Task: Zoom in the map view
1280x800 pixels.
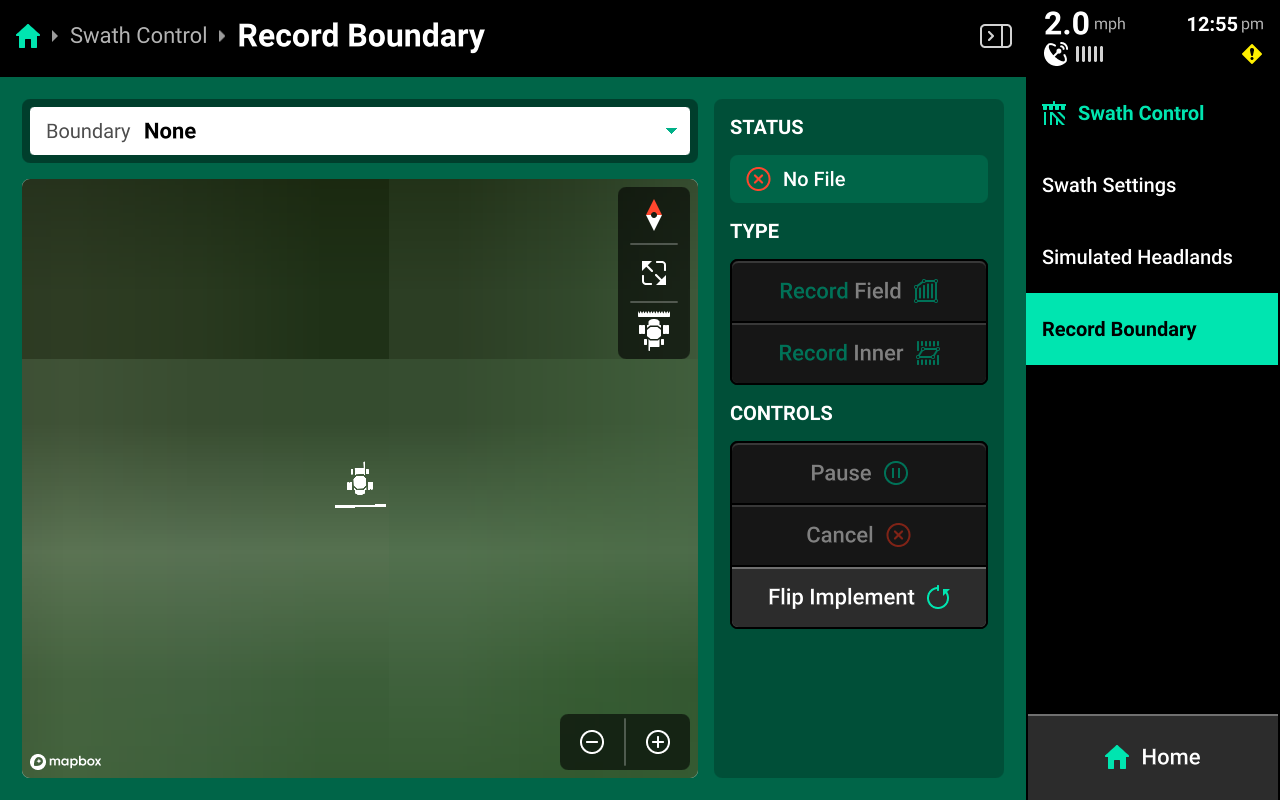Action: (x=658, y=742)
